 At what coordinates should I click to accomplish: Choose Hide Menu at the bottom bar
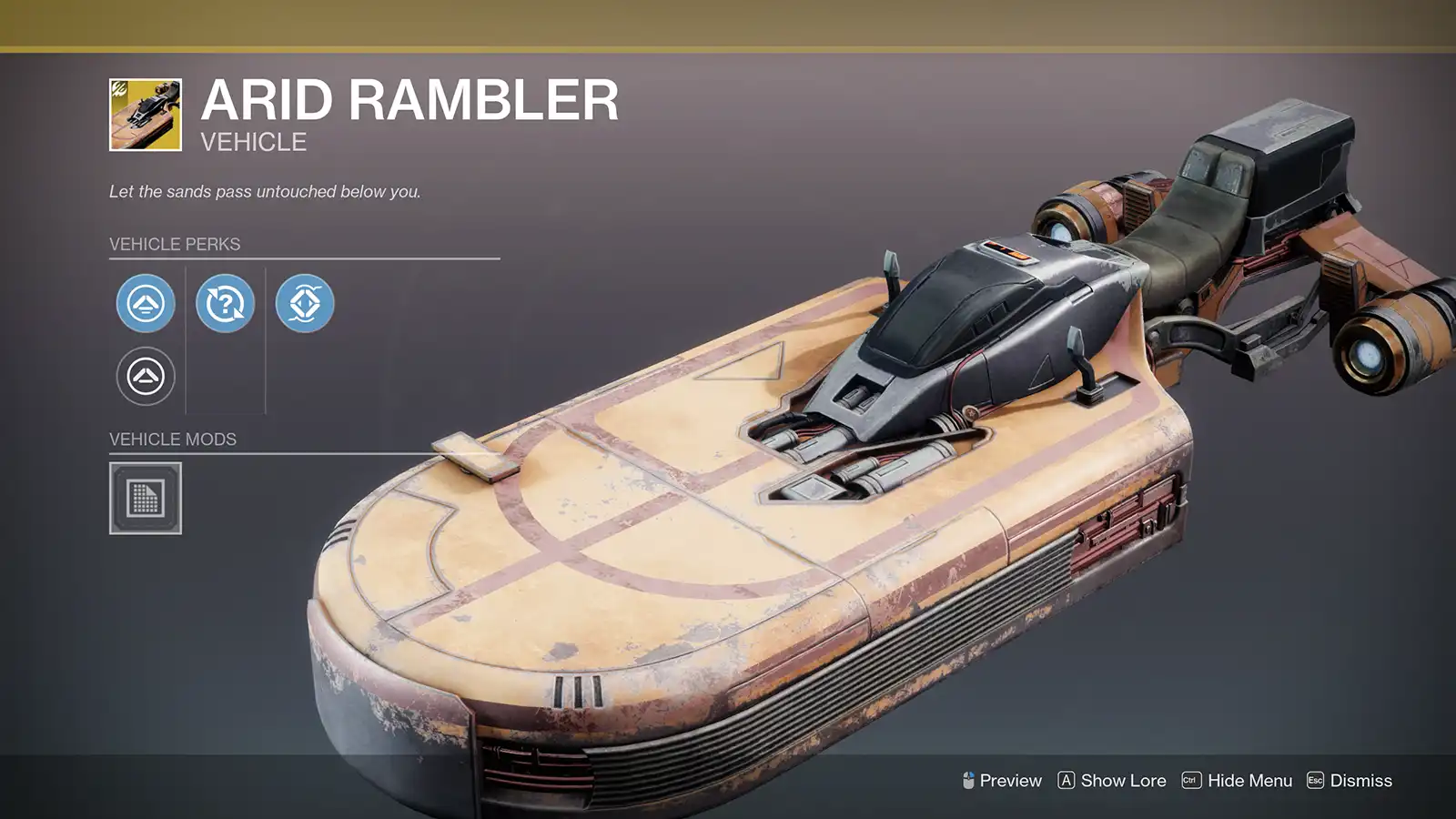(1251, 781)
